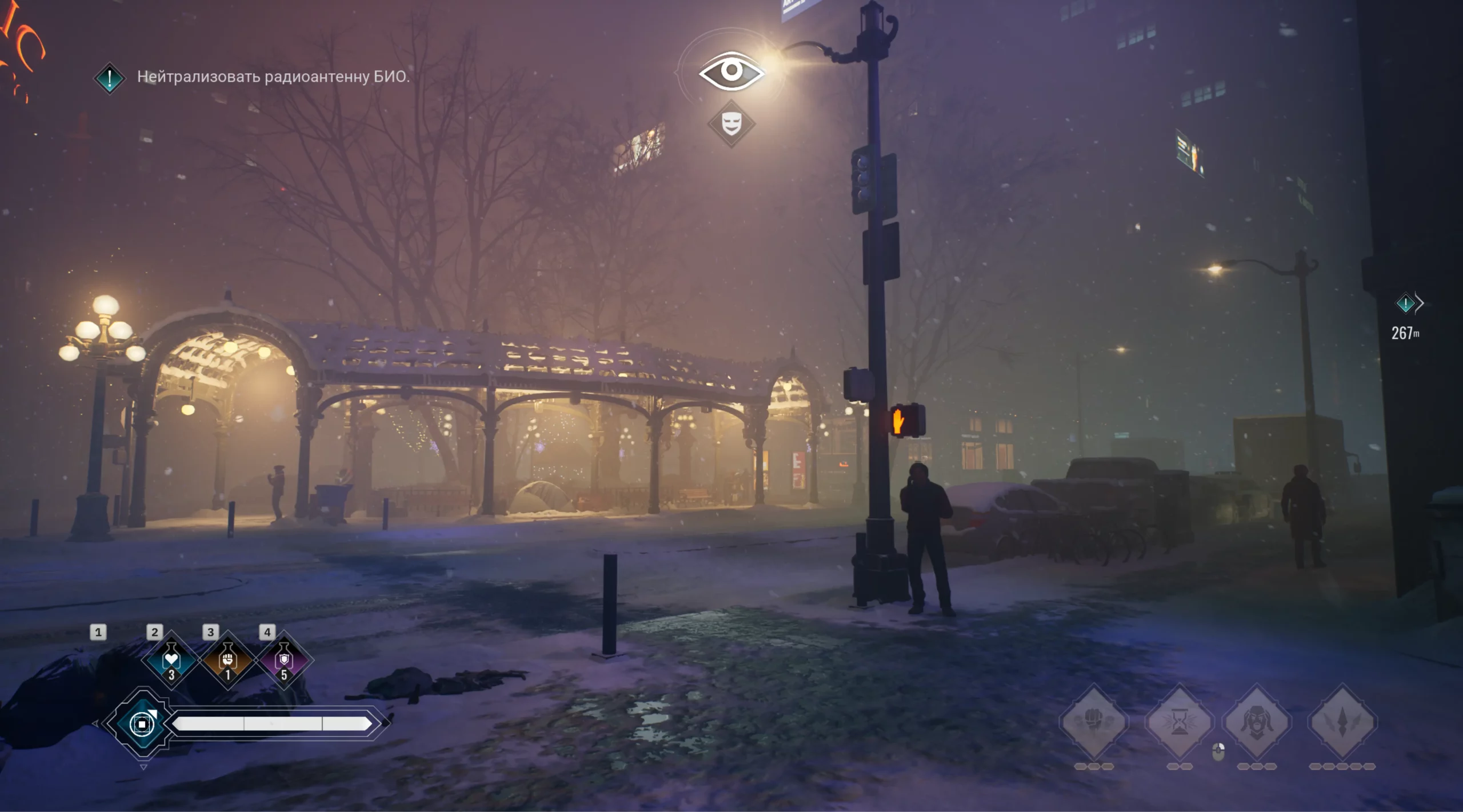Select the objective tracker exclamation icon
This screenshot has width=1463, height=812.
[x=109, y=78]
